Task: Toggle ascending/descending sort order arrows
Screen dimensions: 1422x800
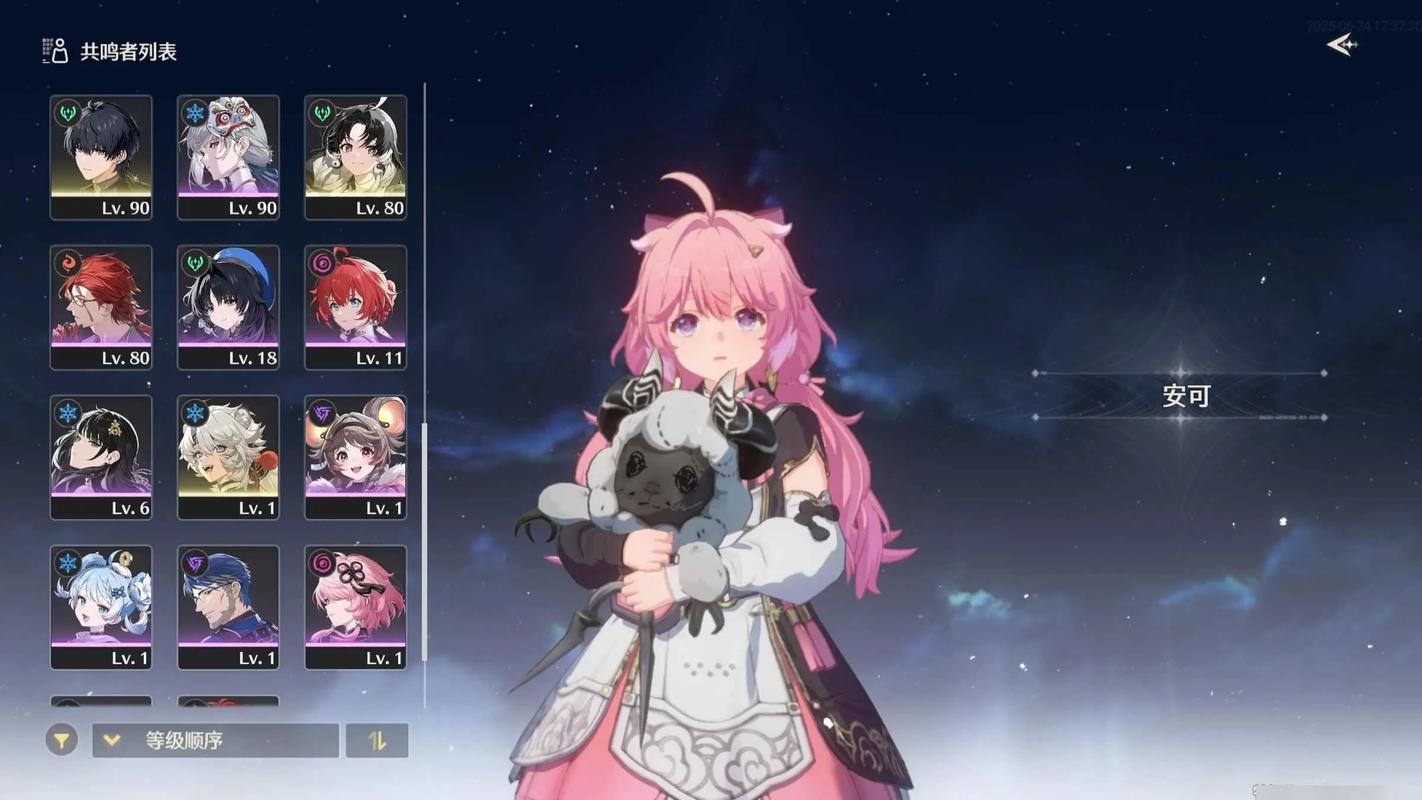Action: (377, 740)
